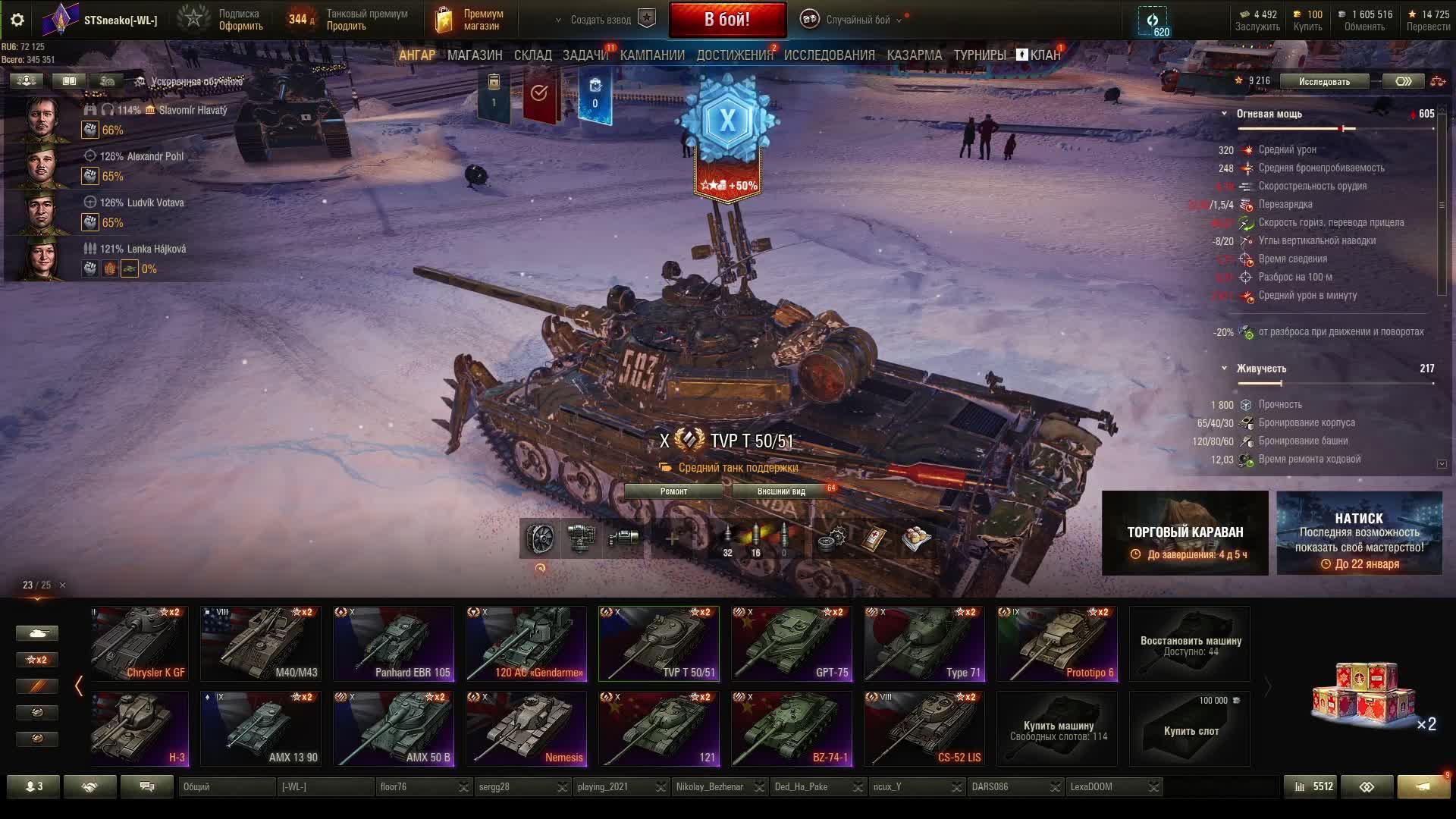
Task: Open the «Премиум магазин» shop
Action: coord(470,20)
